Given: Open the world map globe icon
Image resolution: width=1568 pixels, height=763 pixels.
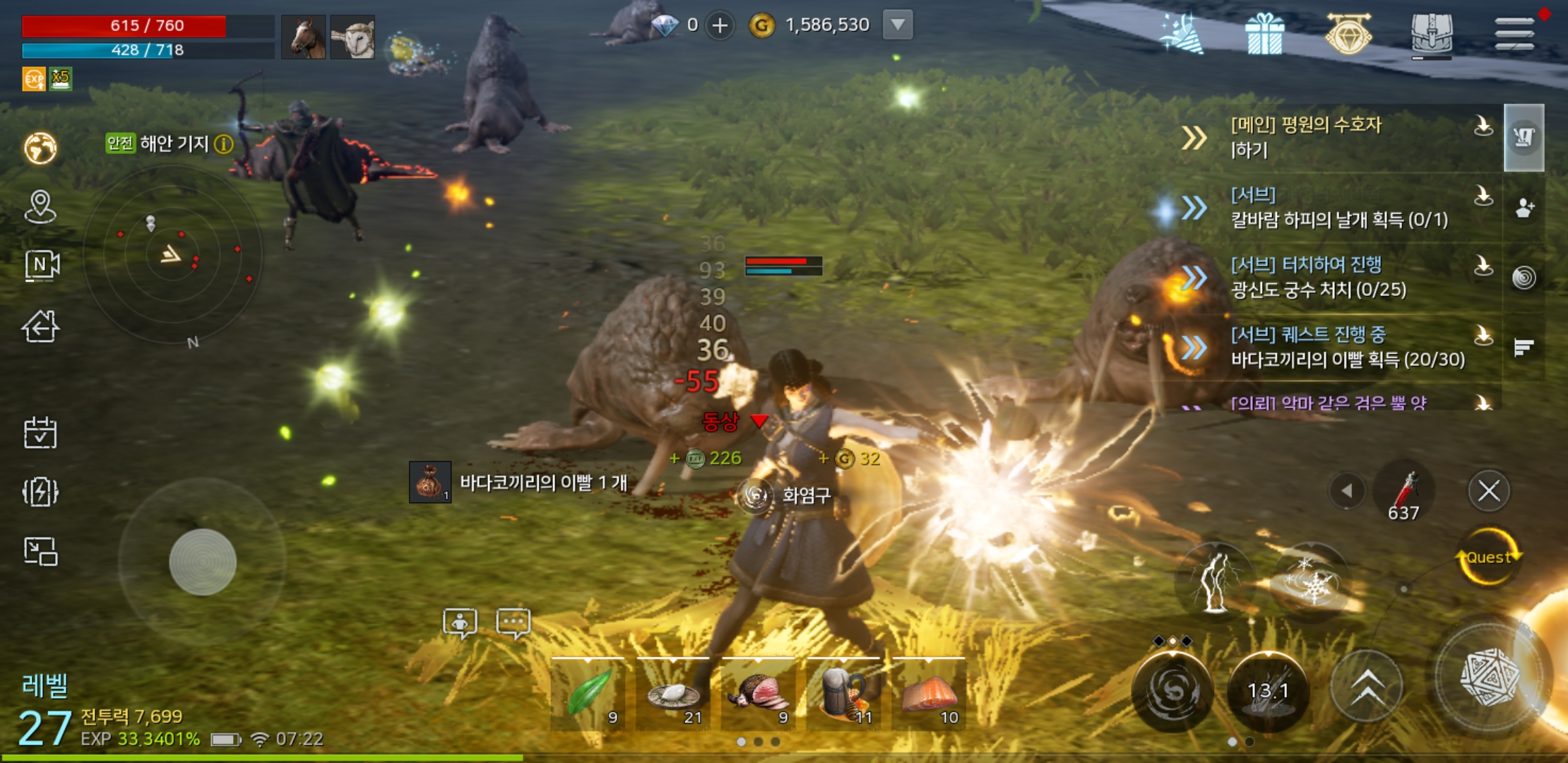Looking at the screenshot, I should [x=40, y=148].
